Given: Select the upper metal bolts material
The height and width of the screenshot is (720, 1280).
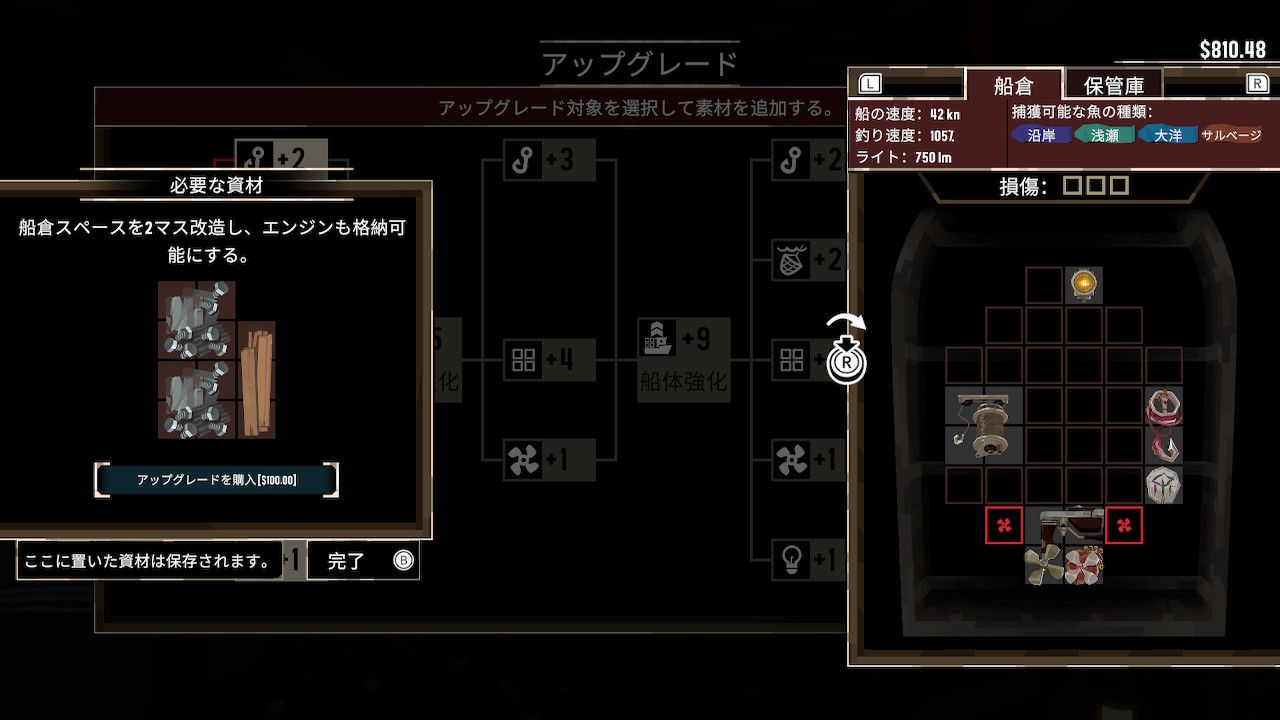Looking at the screenshot, I should click(x=196, y=320).
